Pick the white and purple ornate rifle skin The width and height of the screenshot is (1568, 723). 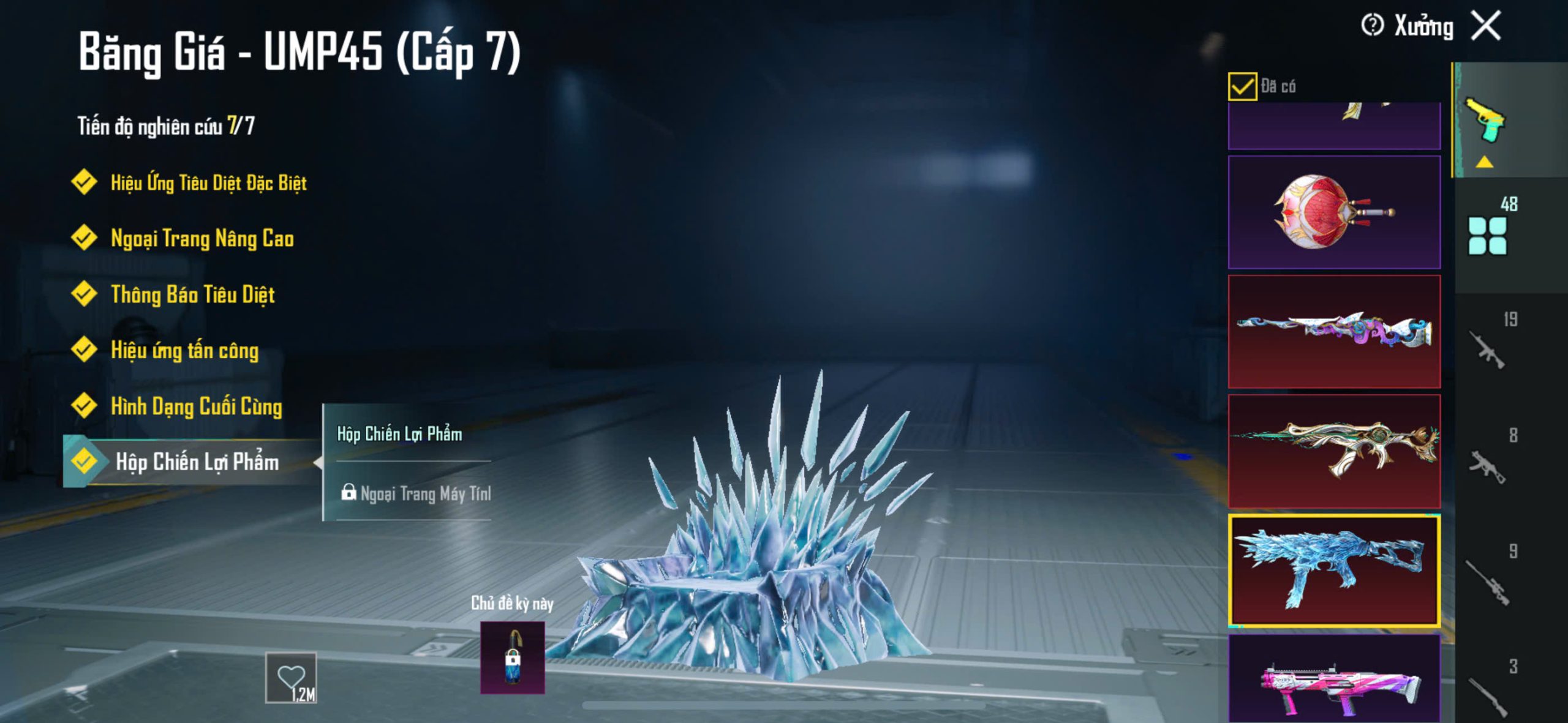click(1334, 331)
